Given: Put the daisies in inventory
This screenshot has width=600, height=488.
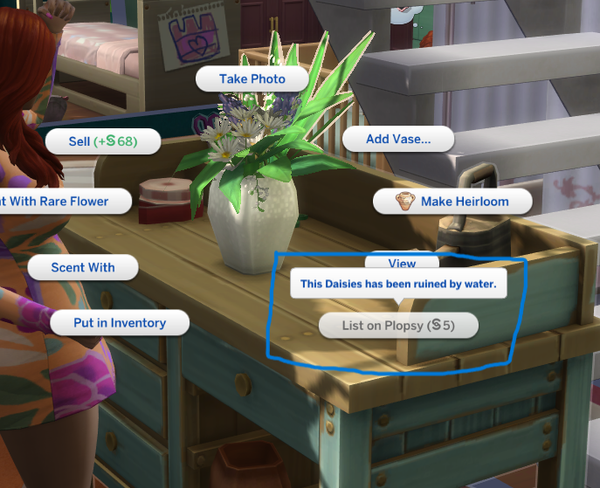Looking at the screenshot, I should [x=119, y=323].
